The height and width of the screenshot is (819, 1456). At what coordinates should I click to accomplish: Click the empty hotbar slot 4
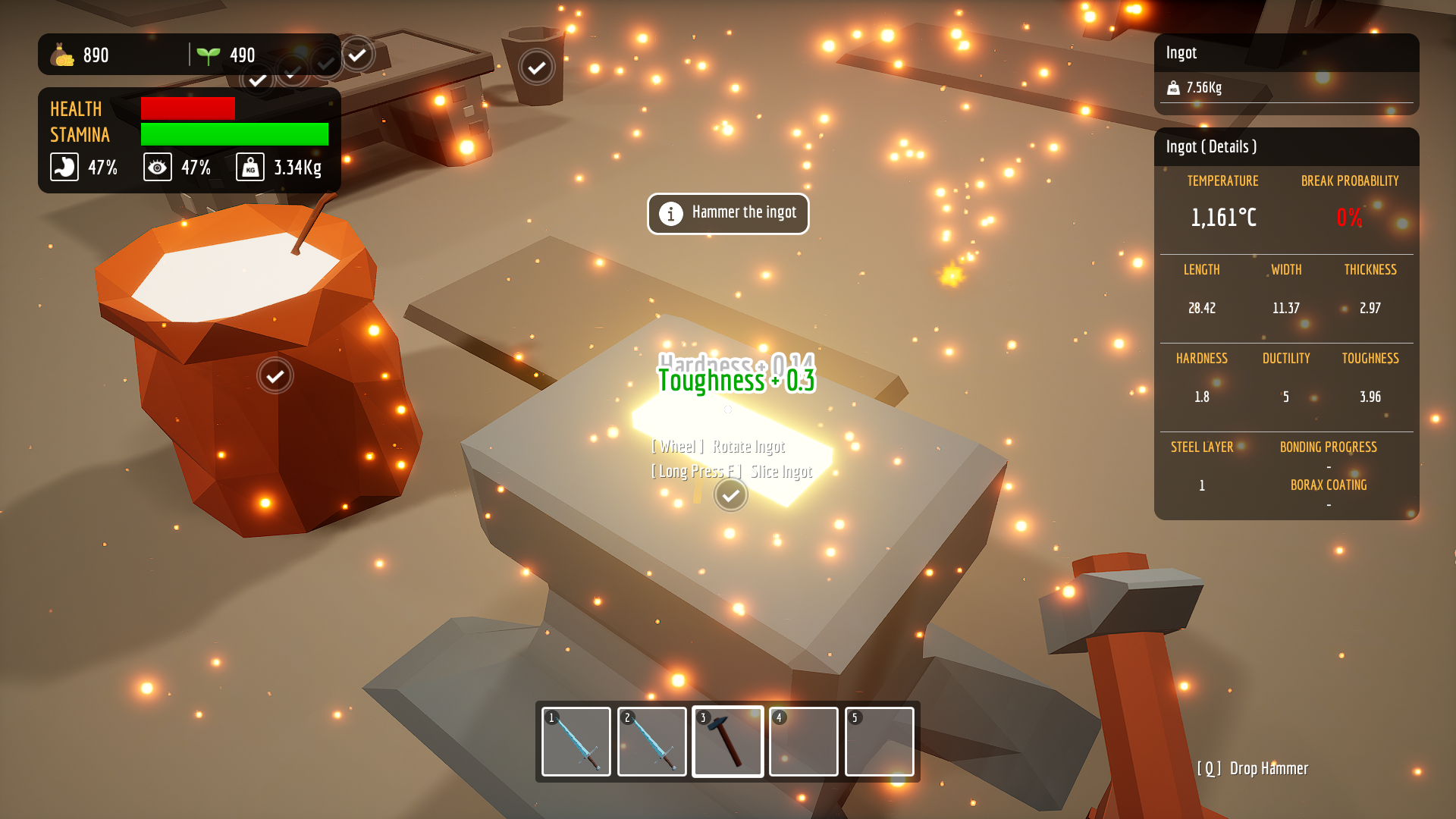tap(803, 742)
